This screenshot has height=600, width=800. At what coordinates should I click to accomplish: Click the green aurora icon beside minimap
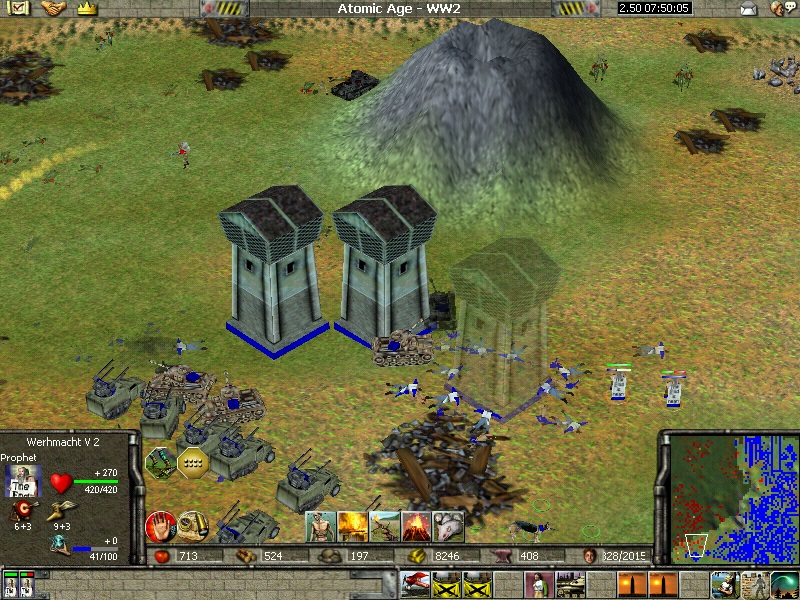tap(784, 582)
